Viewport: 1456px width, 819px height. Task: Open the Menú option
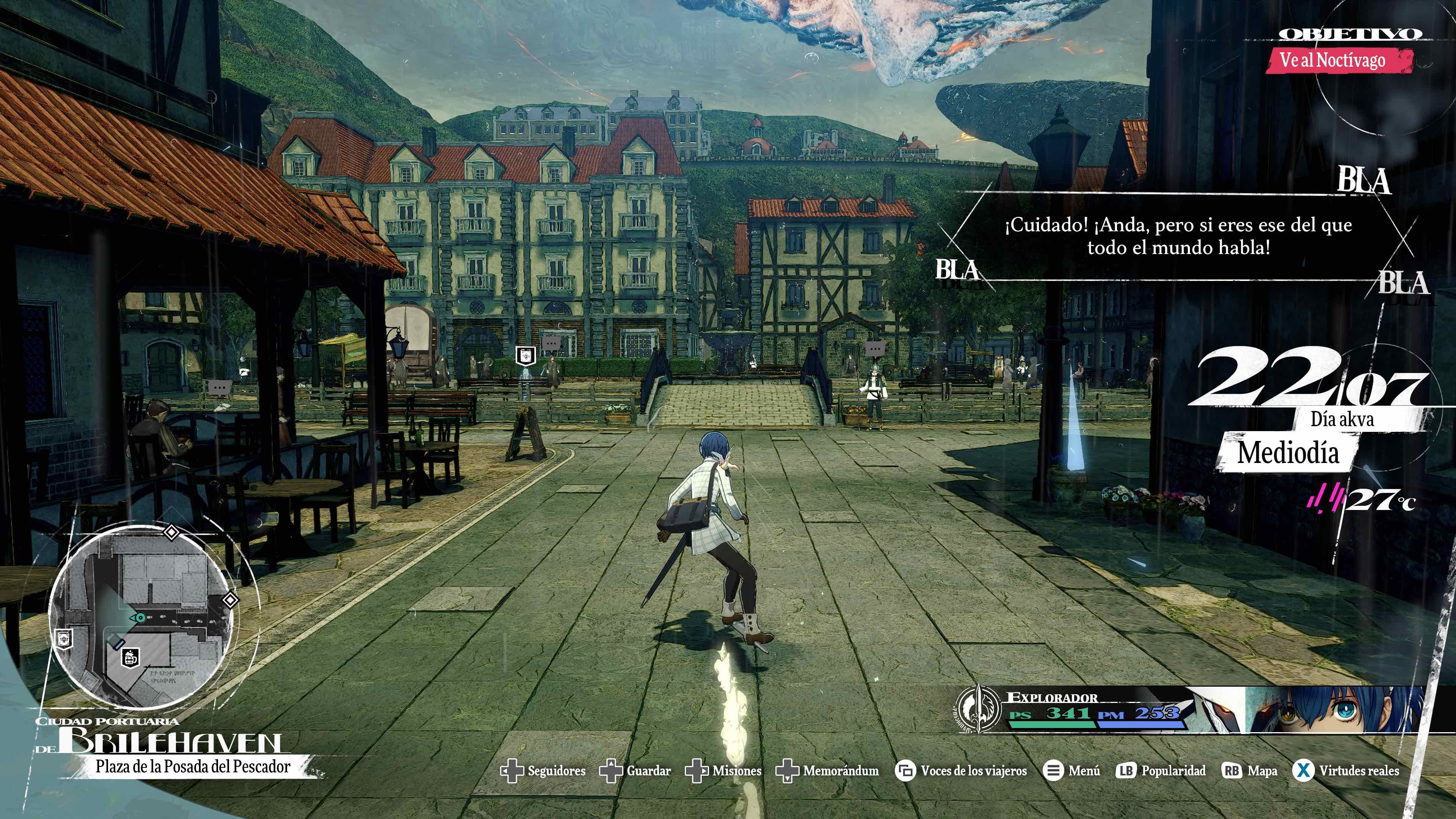click(1072, 771)
